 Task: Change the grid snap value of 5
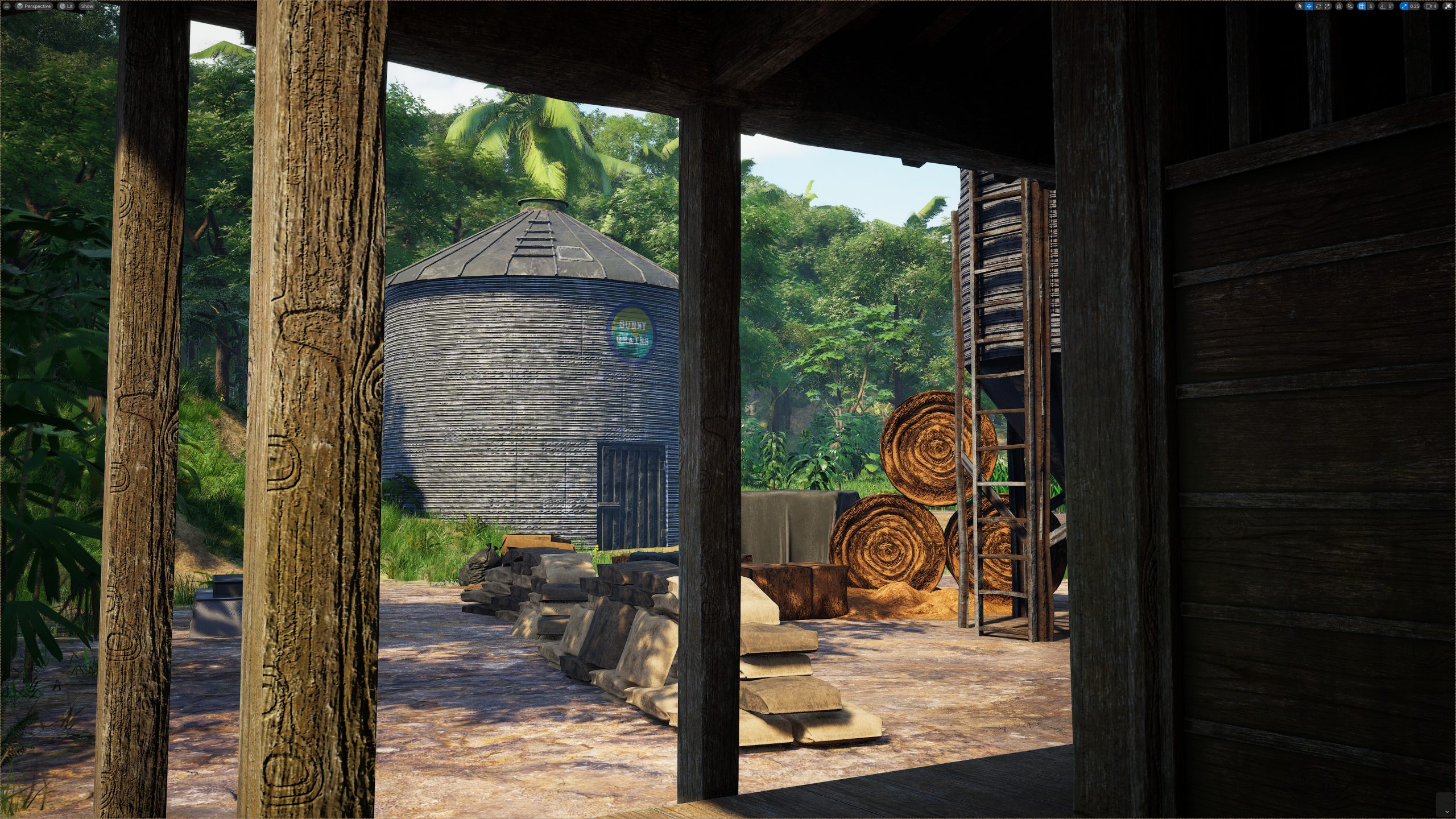click(1371, 6)
